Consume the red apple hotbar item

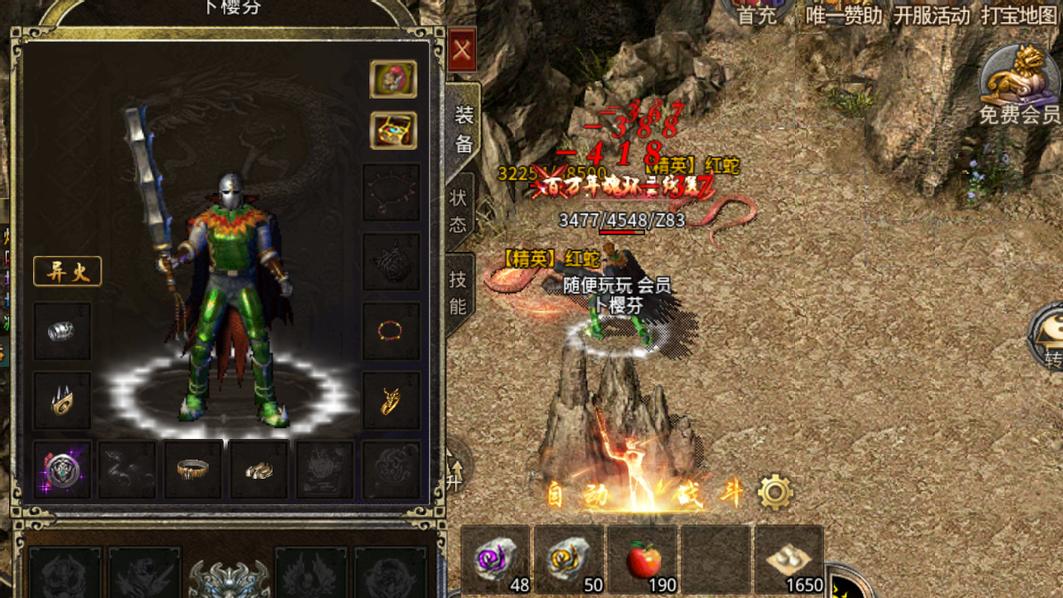coord(643,560)
